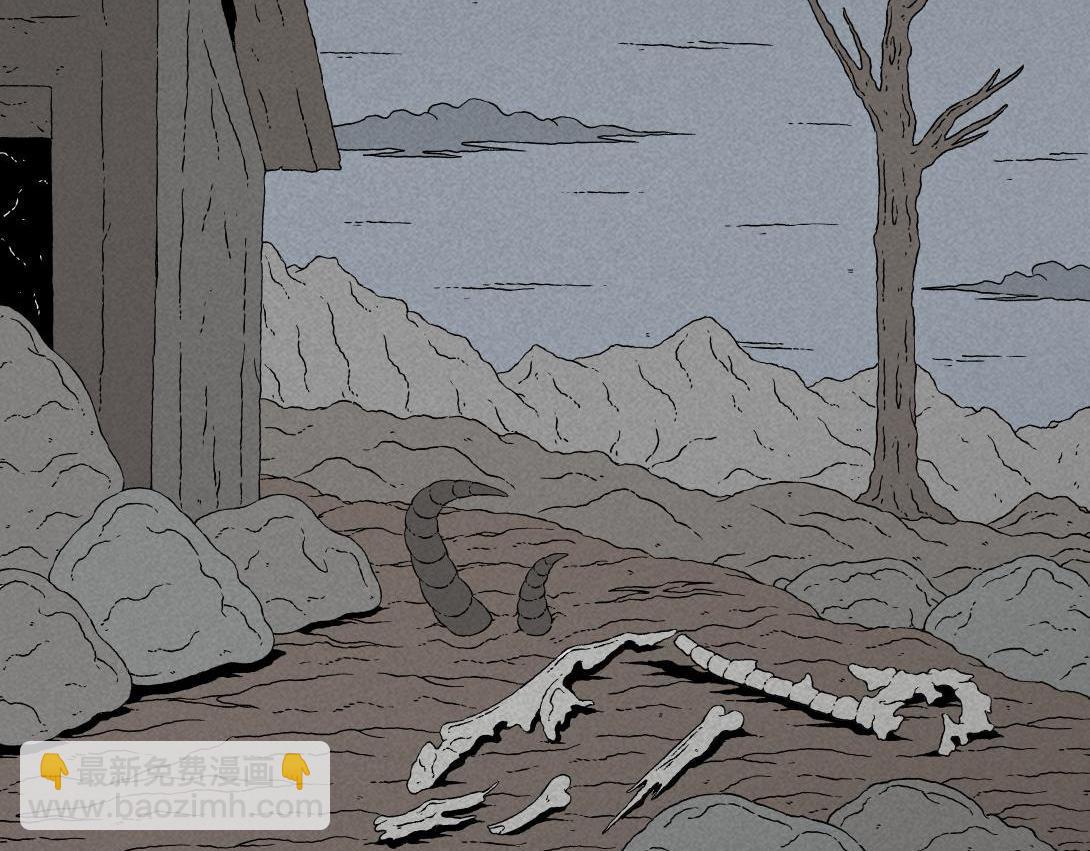1090x851 pixels.
Task: Open the www.baozimh.com watermark banner
Action: pyautogui.click(x=175, y=786)
